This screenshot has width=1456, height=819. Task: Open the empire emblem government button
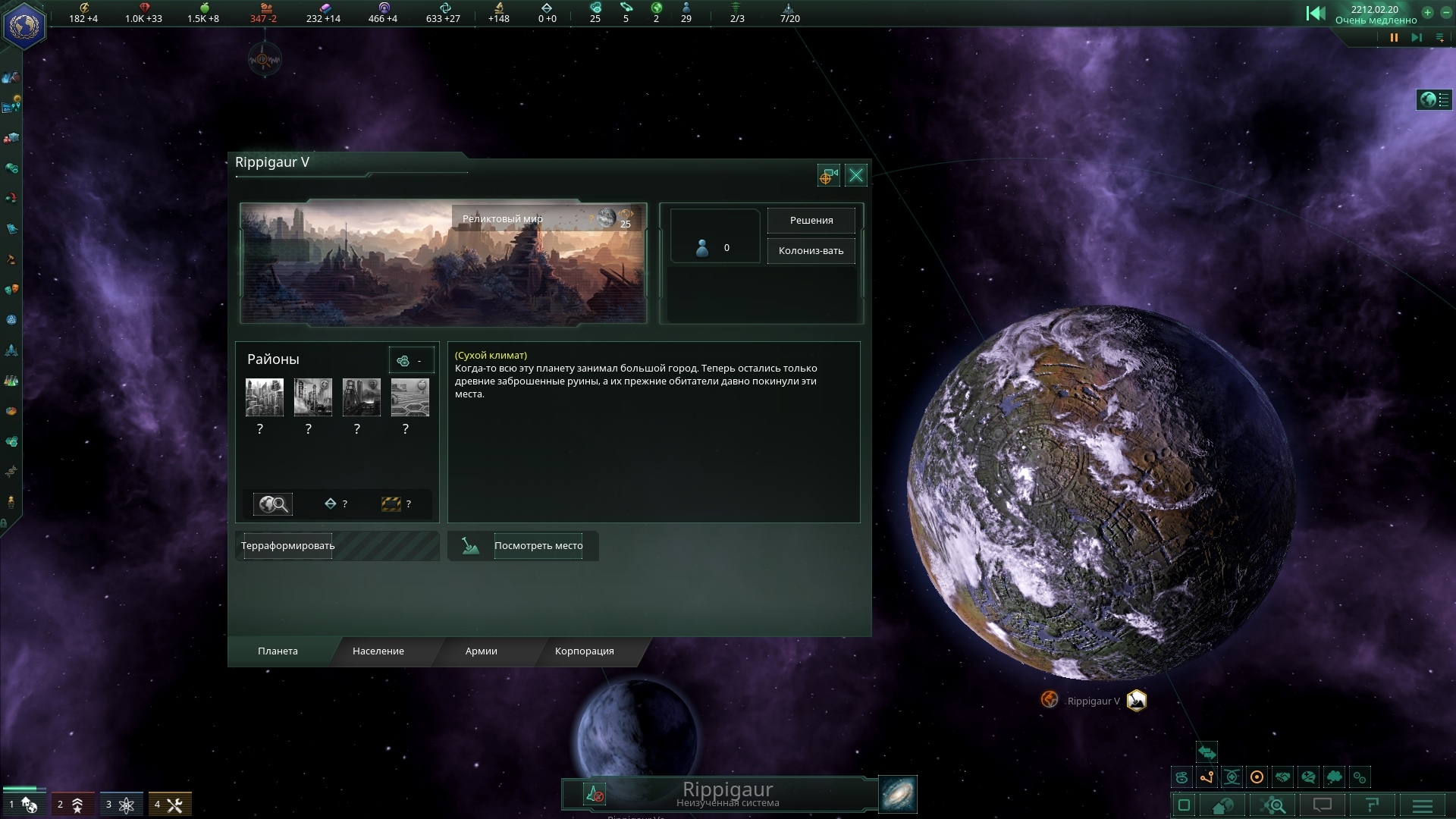(24, 26)
